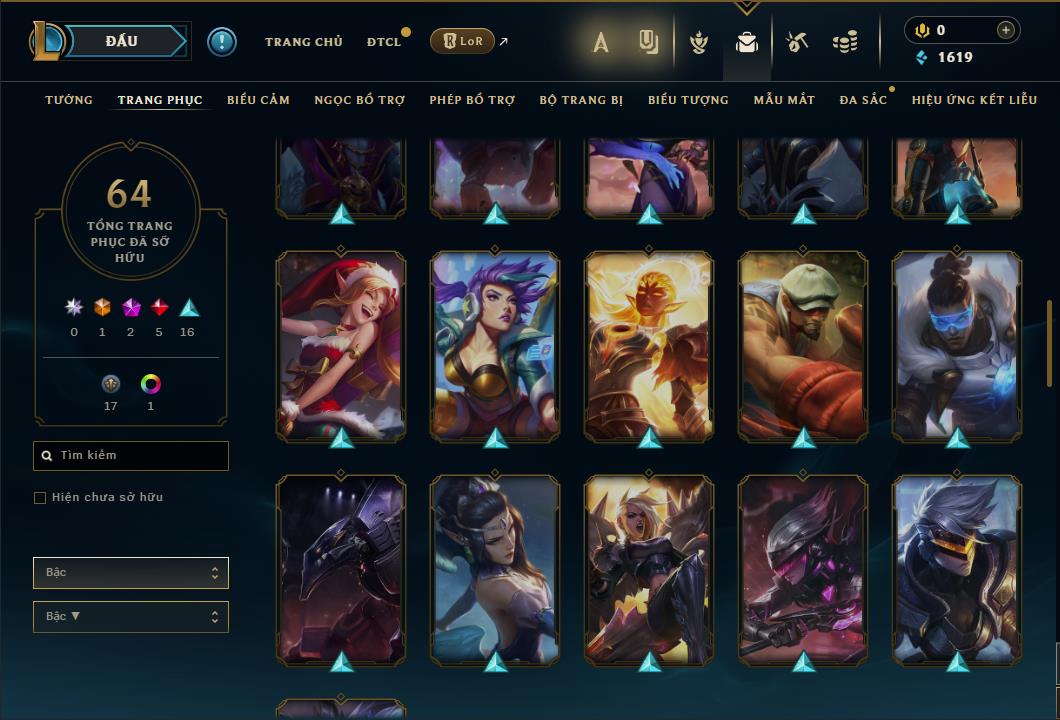Go to the ĐTCL menu
Screen dimensions: 1060x720
pyautogui.click(x=384, y=42)
